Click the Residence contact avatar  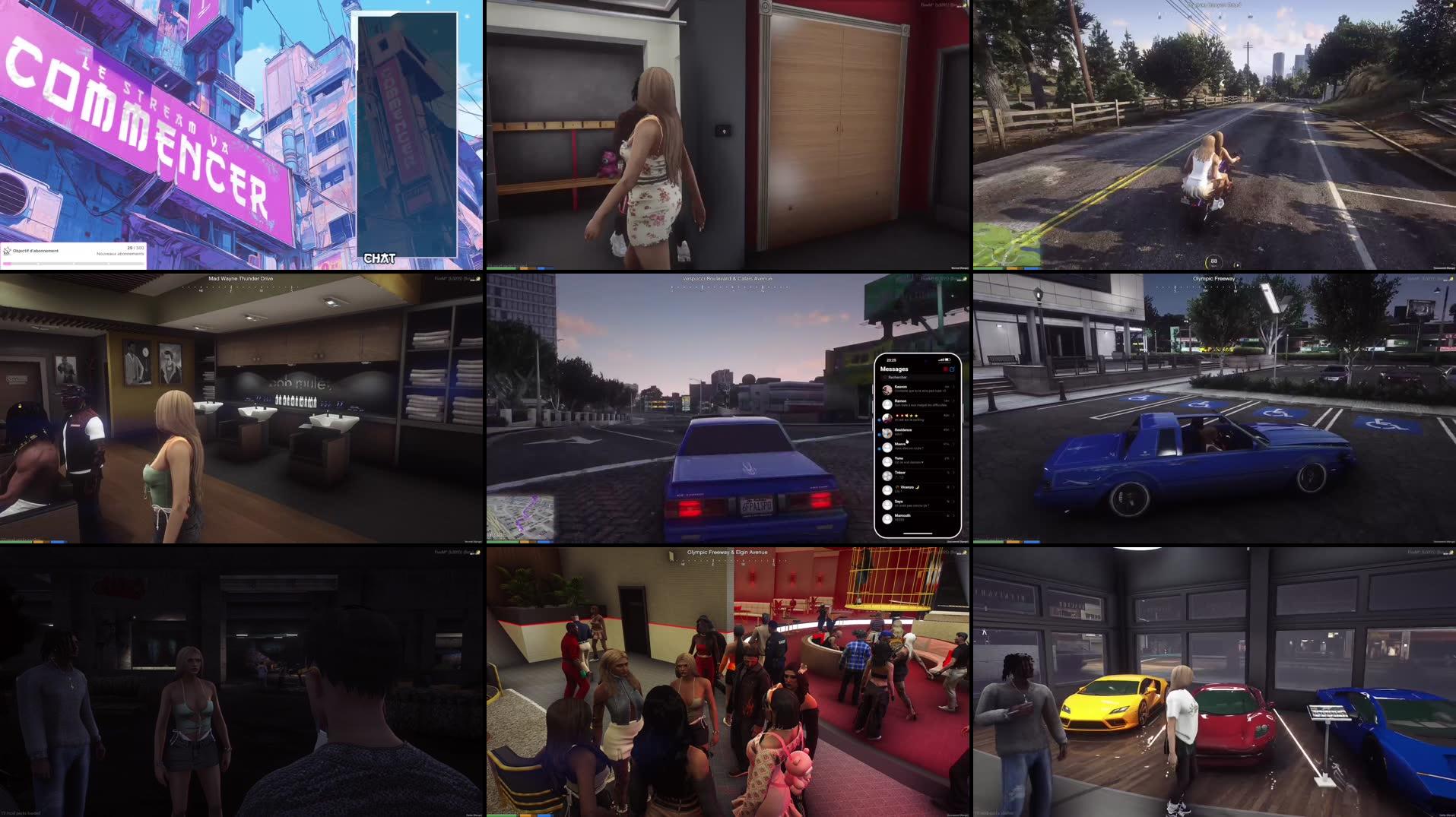(x=887, y=432)
